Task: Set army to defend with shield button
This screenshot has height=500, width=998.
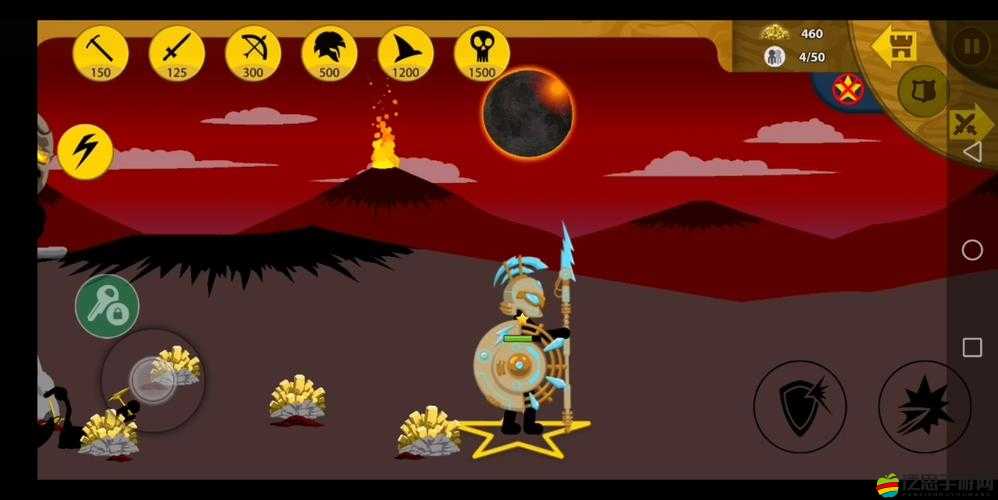Action: point(922,92)
